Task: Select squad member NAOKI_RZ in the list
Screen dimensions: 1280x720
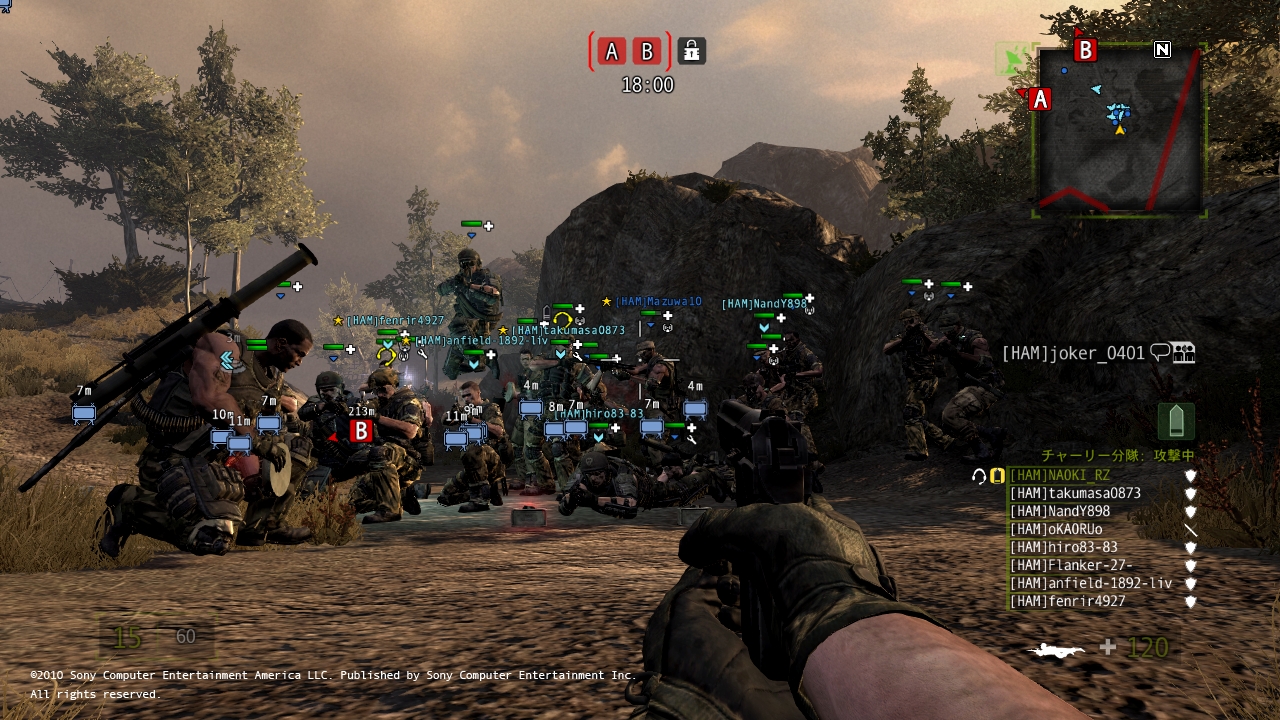Action: (x=1060, y=476)
